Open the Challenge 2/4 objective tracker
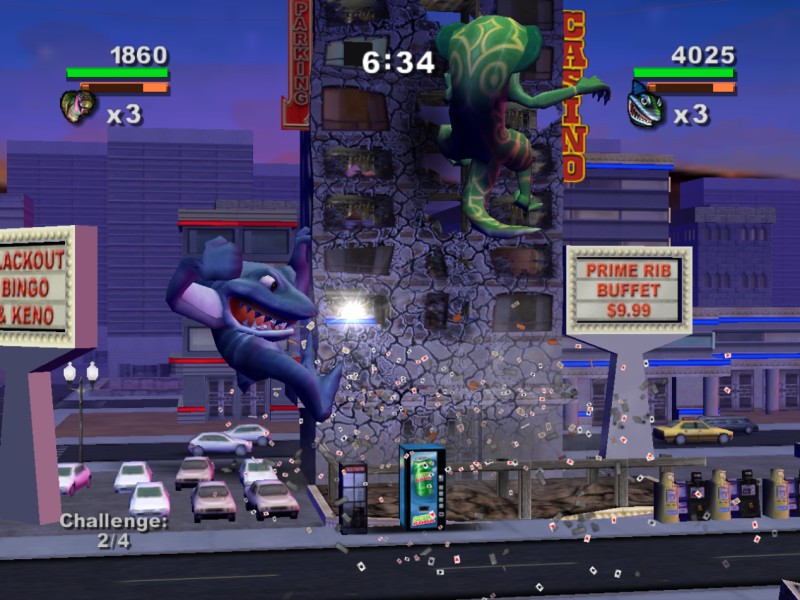The width and height of the screenshot is (800, 600). [x=112, y=528]
